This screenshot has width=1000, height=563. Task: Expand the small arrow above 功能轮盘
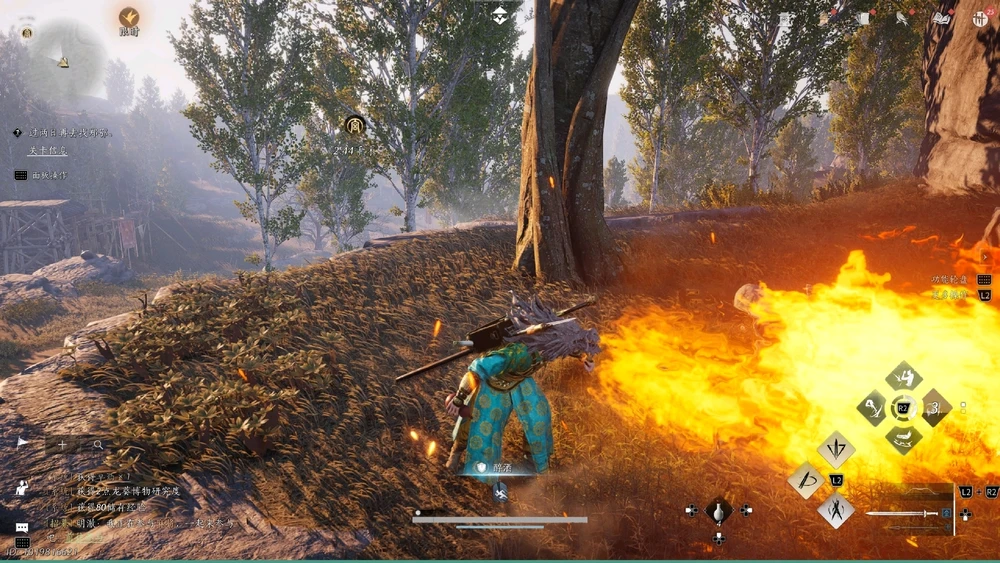point(985,257)
